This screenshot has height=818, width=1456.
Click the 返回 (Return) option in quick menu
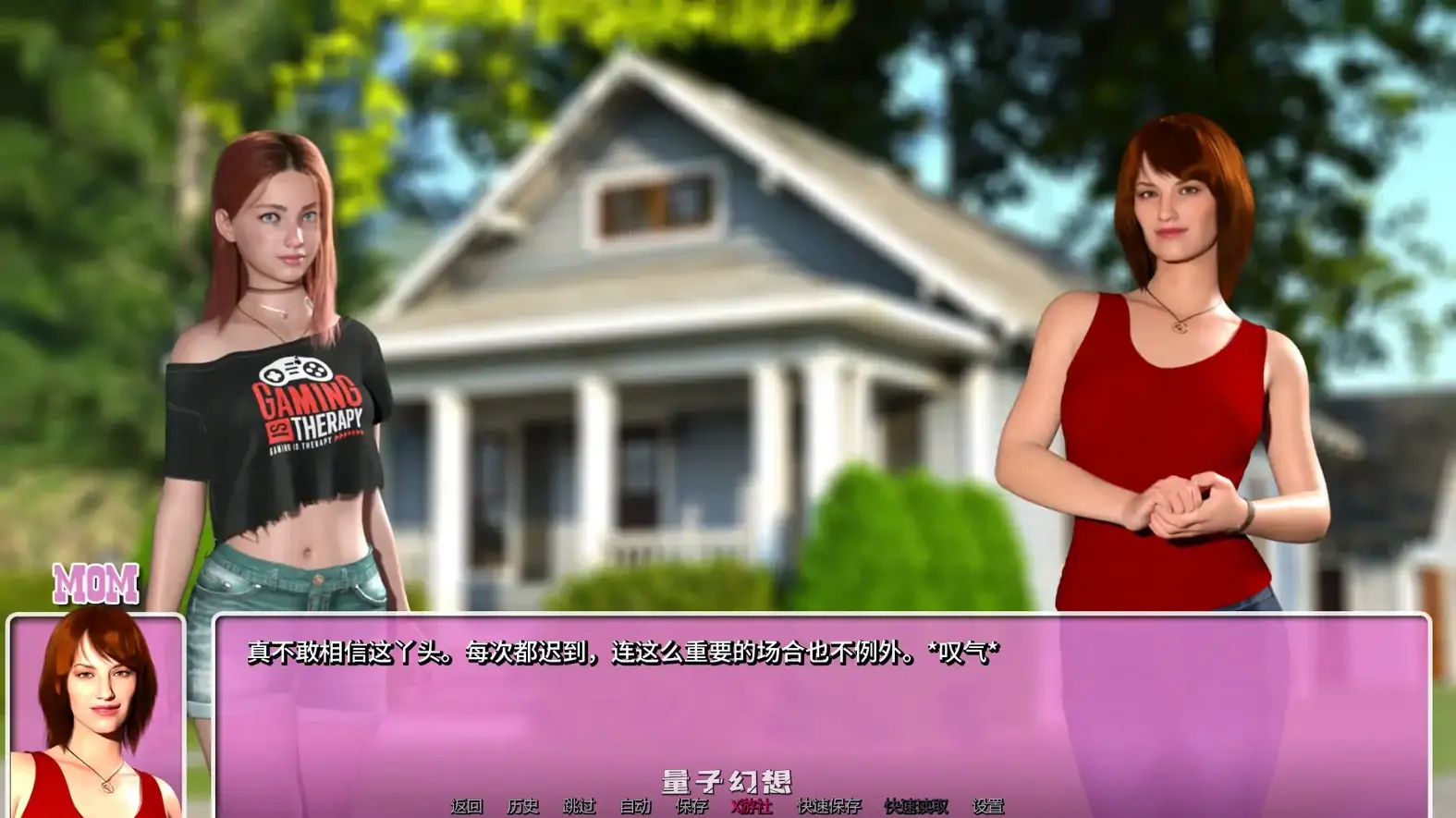[465, 804]
